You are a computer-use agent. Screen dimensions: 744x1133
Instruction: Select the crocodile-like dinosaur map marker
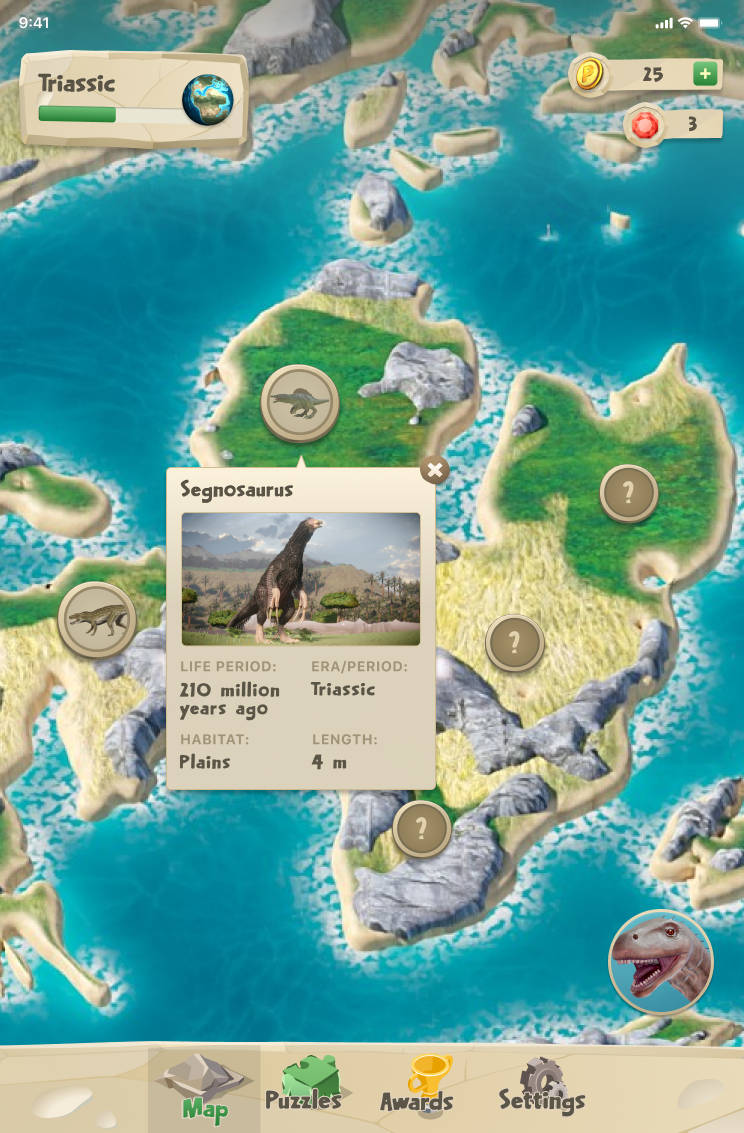pos(97,620)
